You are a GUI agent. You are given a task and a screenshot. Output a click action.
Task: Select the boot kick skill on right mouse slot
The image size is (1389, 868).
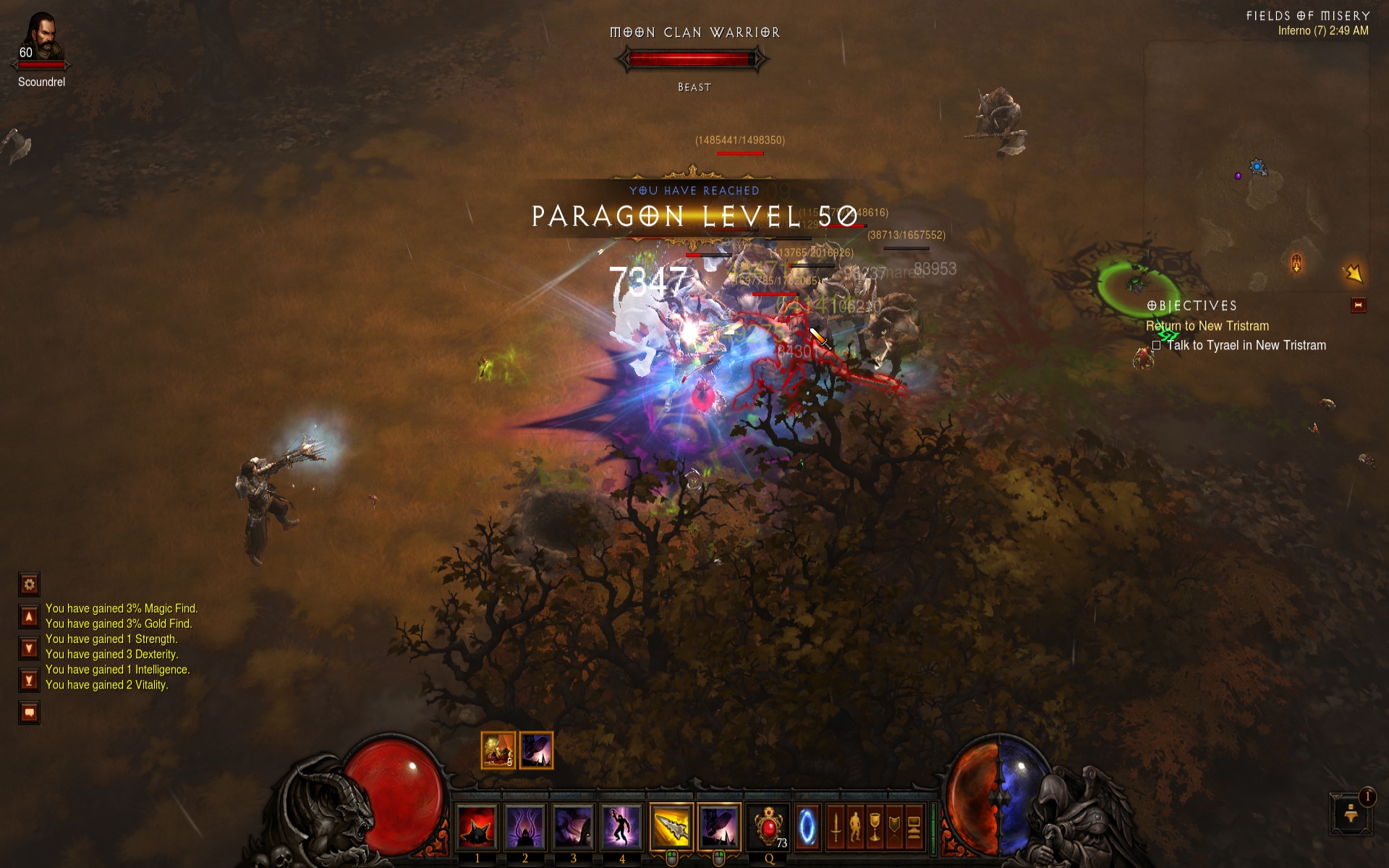click(x=719, y=827)
